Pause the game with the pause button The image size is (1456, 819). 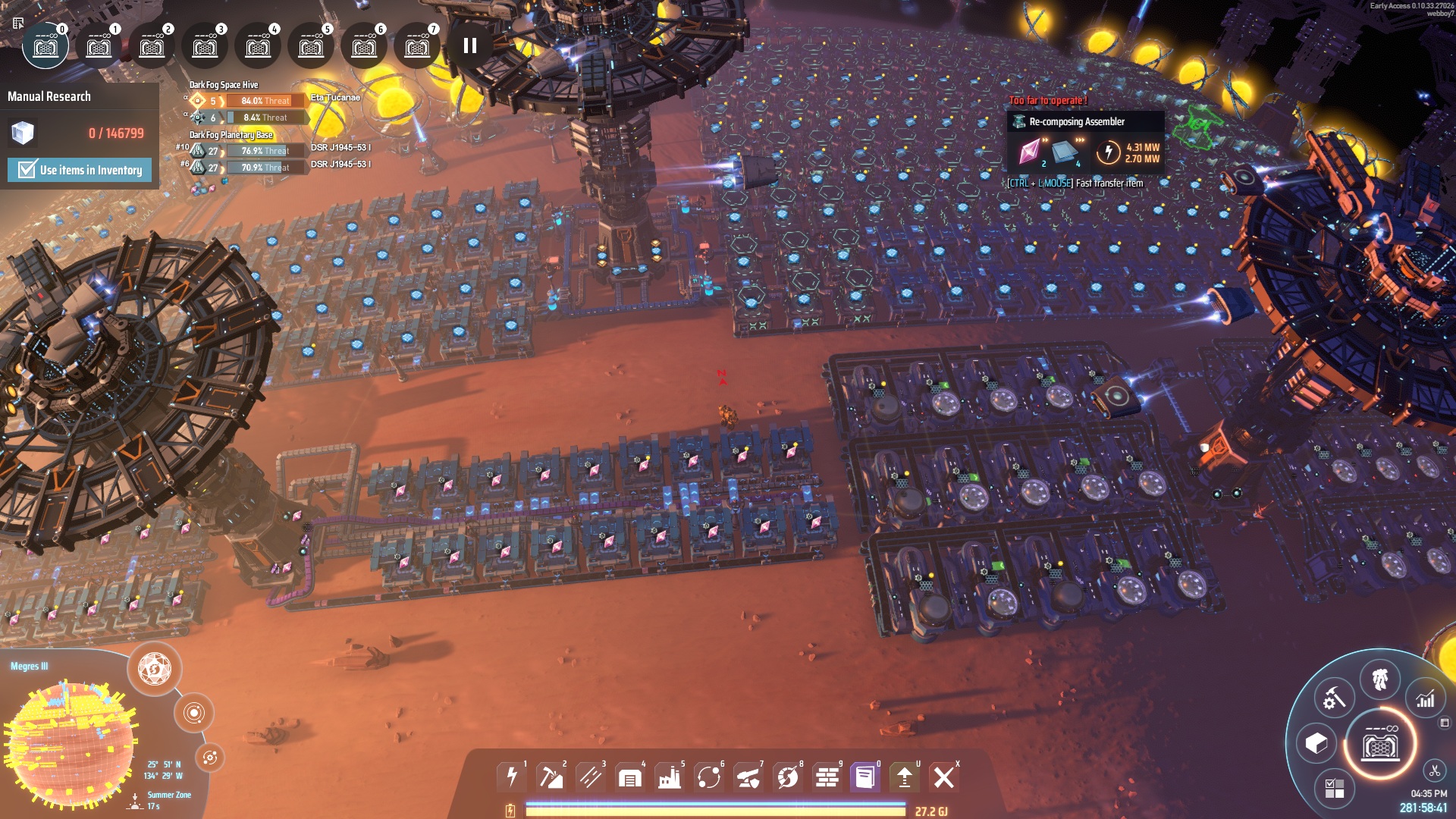click(x=470, y=45)
